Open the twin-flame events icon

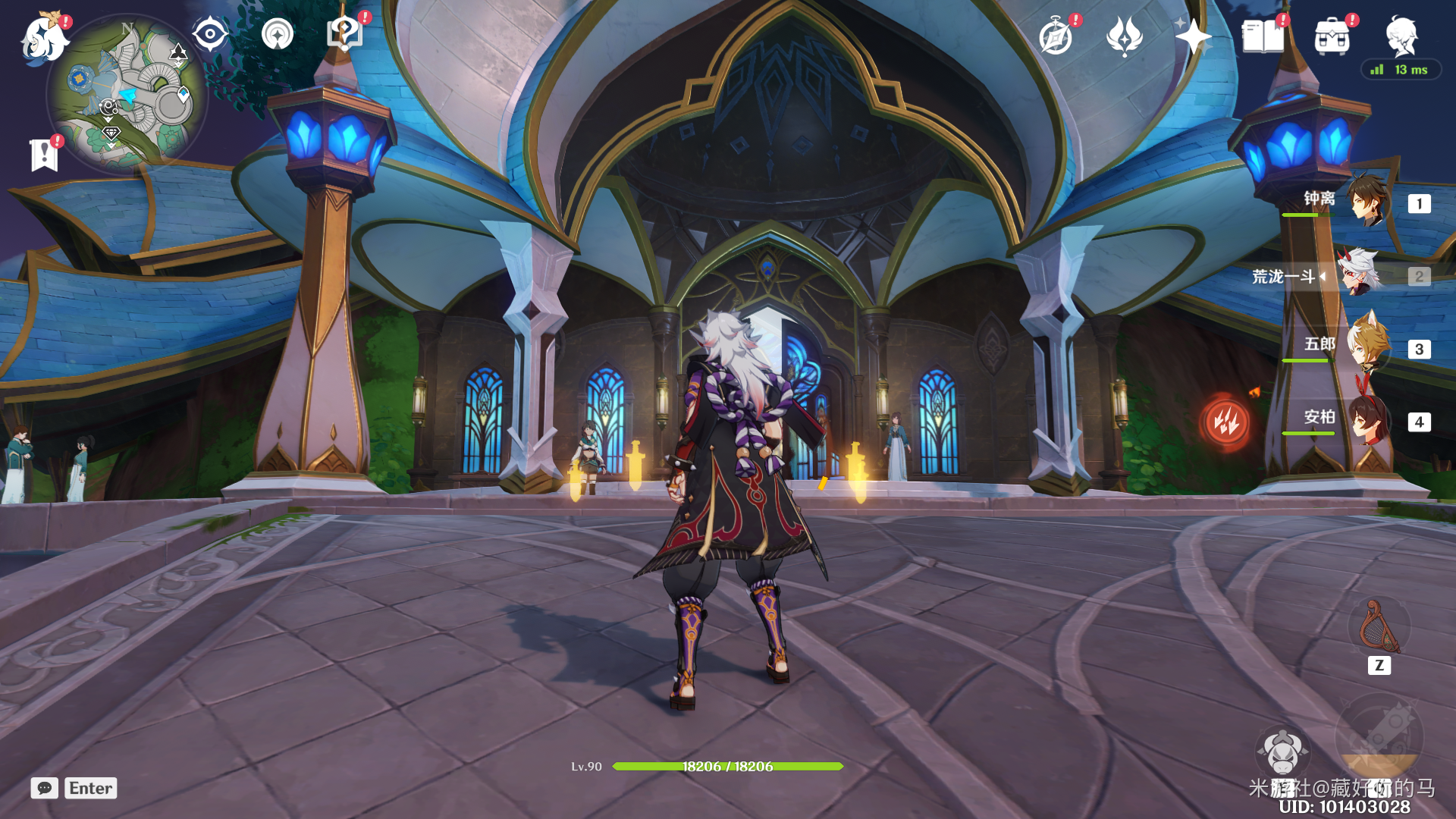point(1125,36)
